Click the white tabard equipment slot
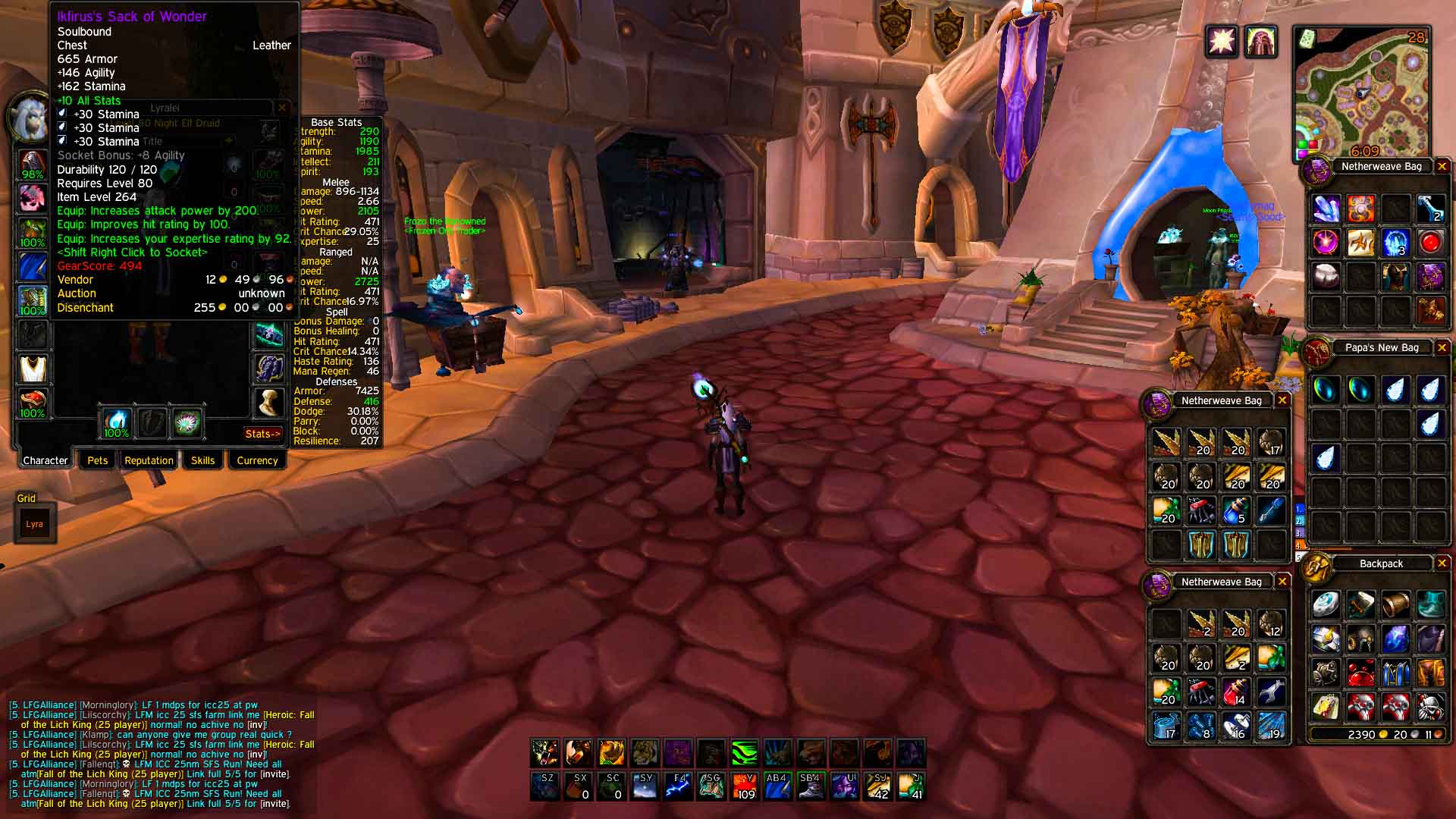This screenshot has height=819, width=1456. (33, 369)
